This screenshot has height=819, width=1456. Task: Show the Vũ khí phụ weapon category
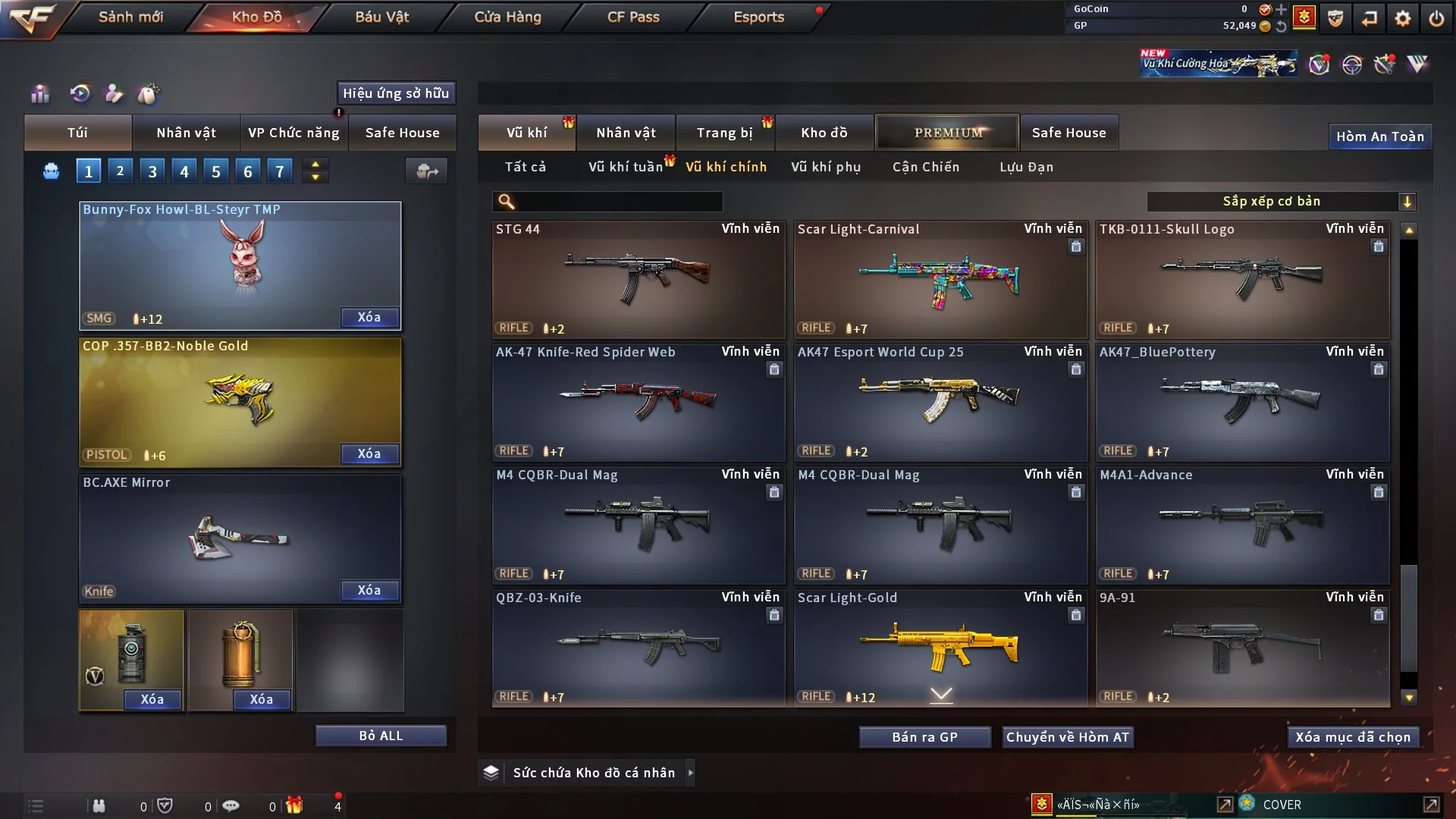[825, 167]
